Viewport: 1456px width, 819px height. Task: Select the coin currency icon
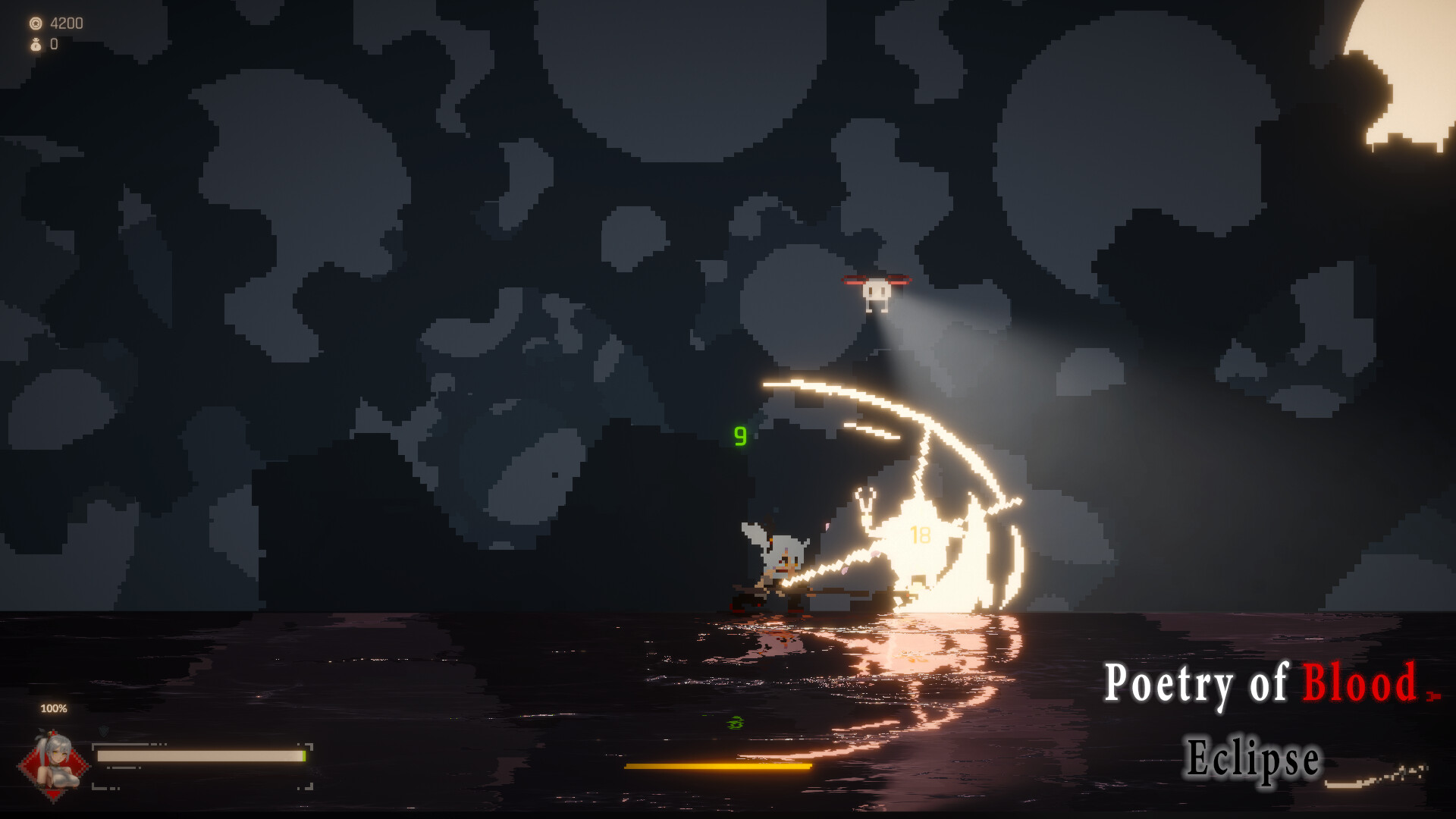coord(36,24)
